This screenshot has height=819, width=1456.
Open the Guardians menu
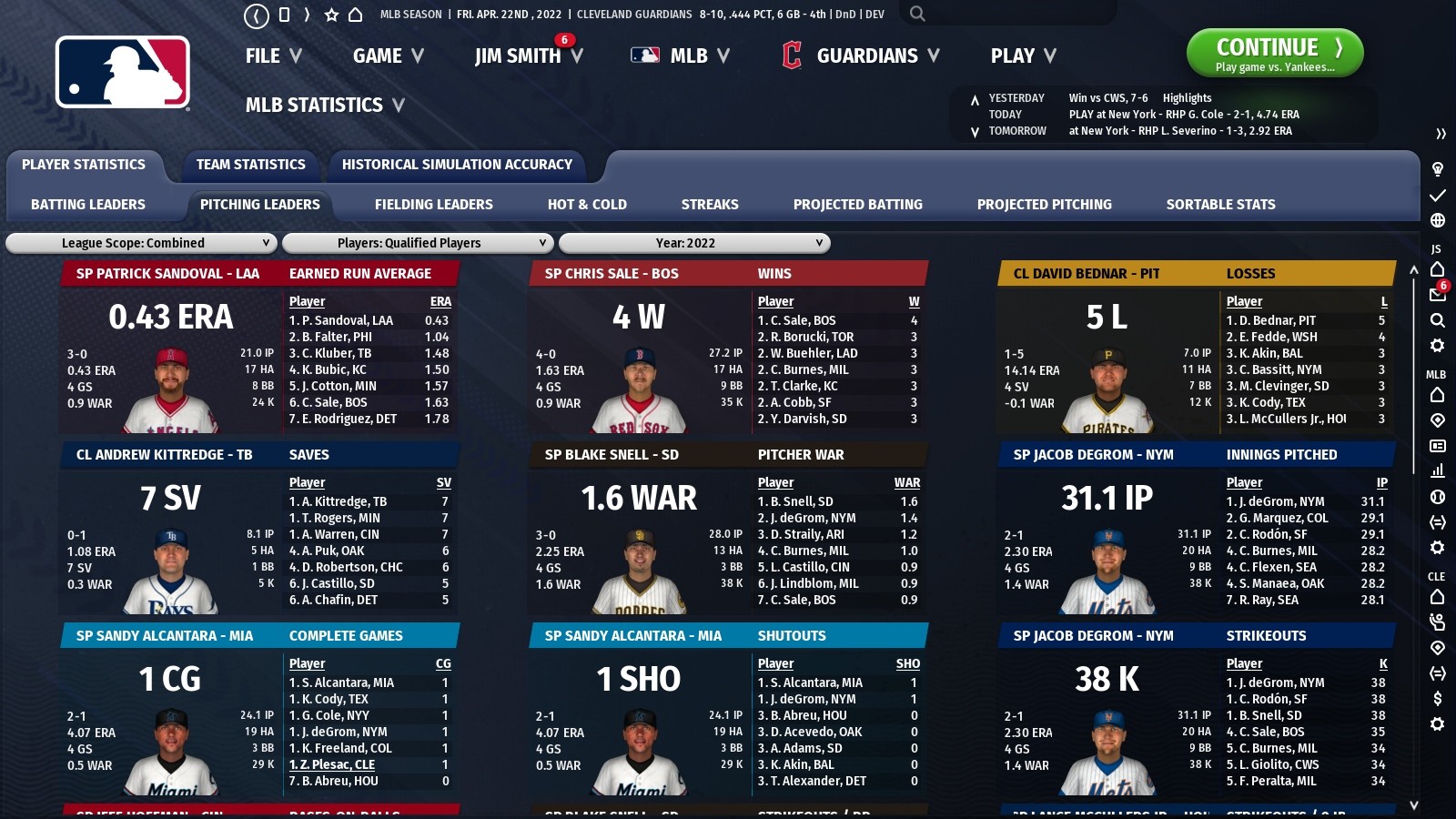pos(867,56)
